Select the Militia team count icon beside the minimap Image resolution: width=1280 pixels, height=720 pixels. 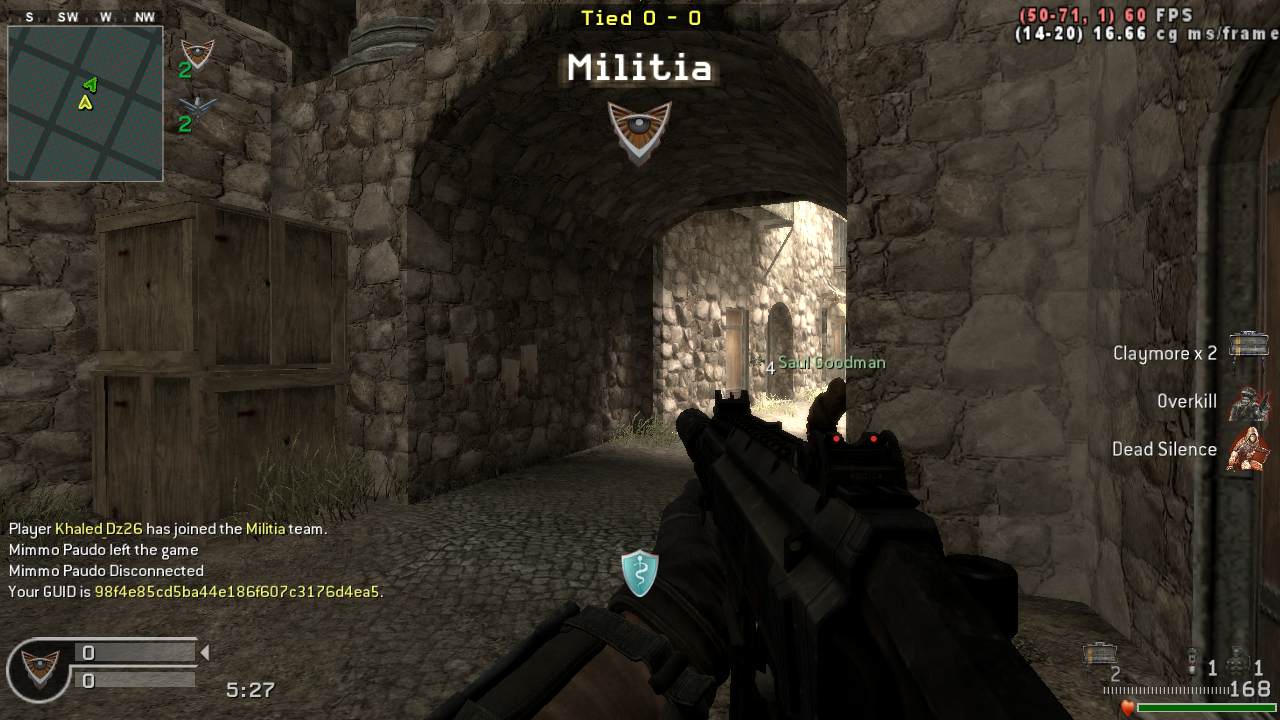pos(197,53)
